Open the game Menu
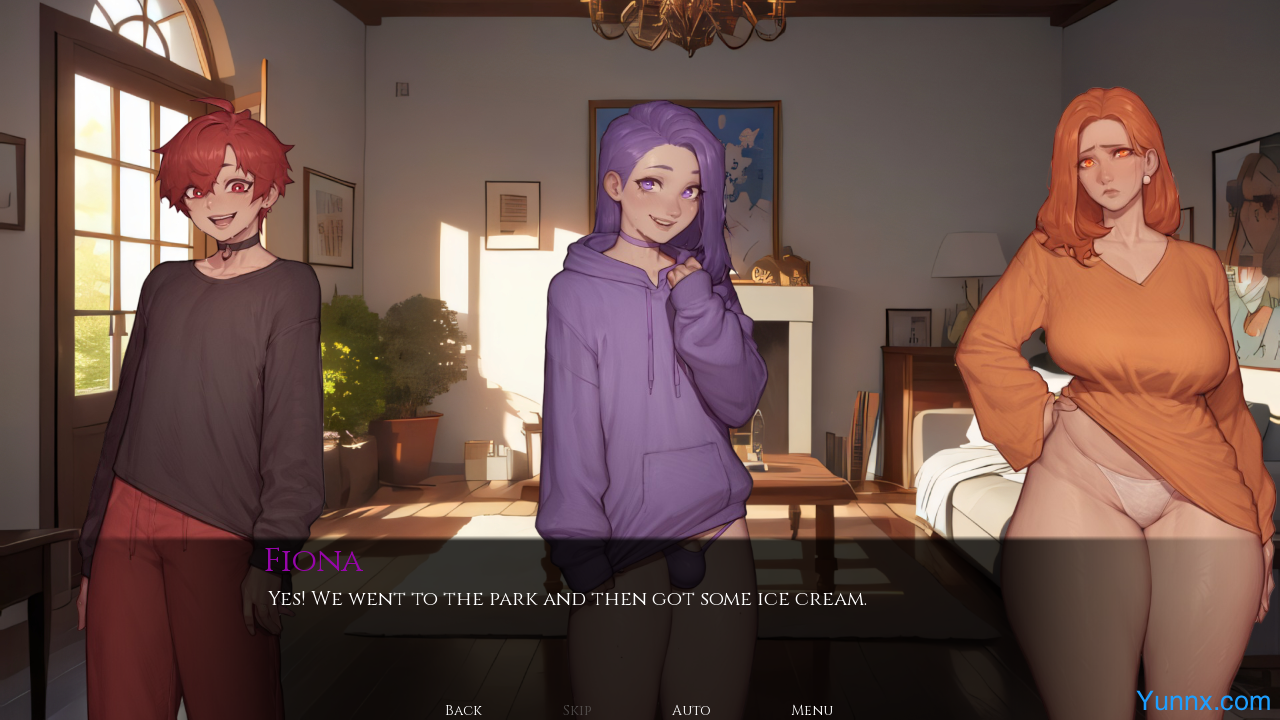 (x=812, y=710)
